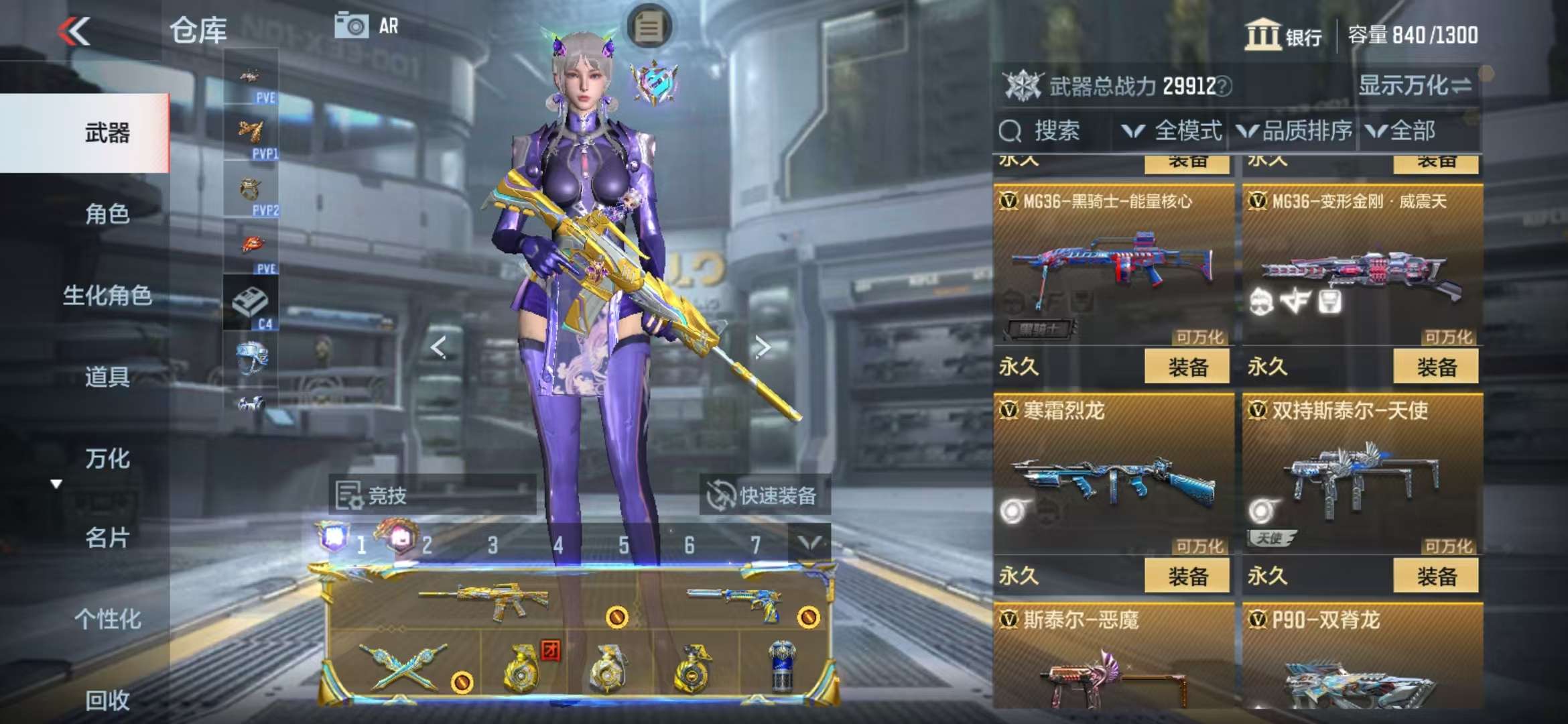Open the AR camera mode
This screenshot has height=724, width=1568.
(x=367, y=26)
